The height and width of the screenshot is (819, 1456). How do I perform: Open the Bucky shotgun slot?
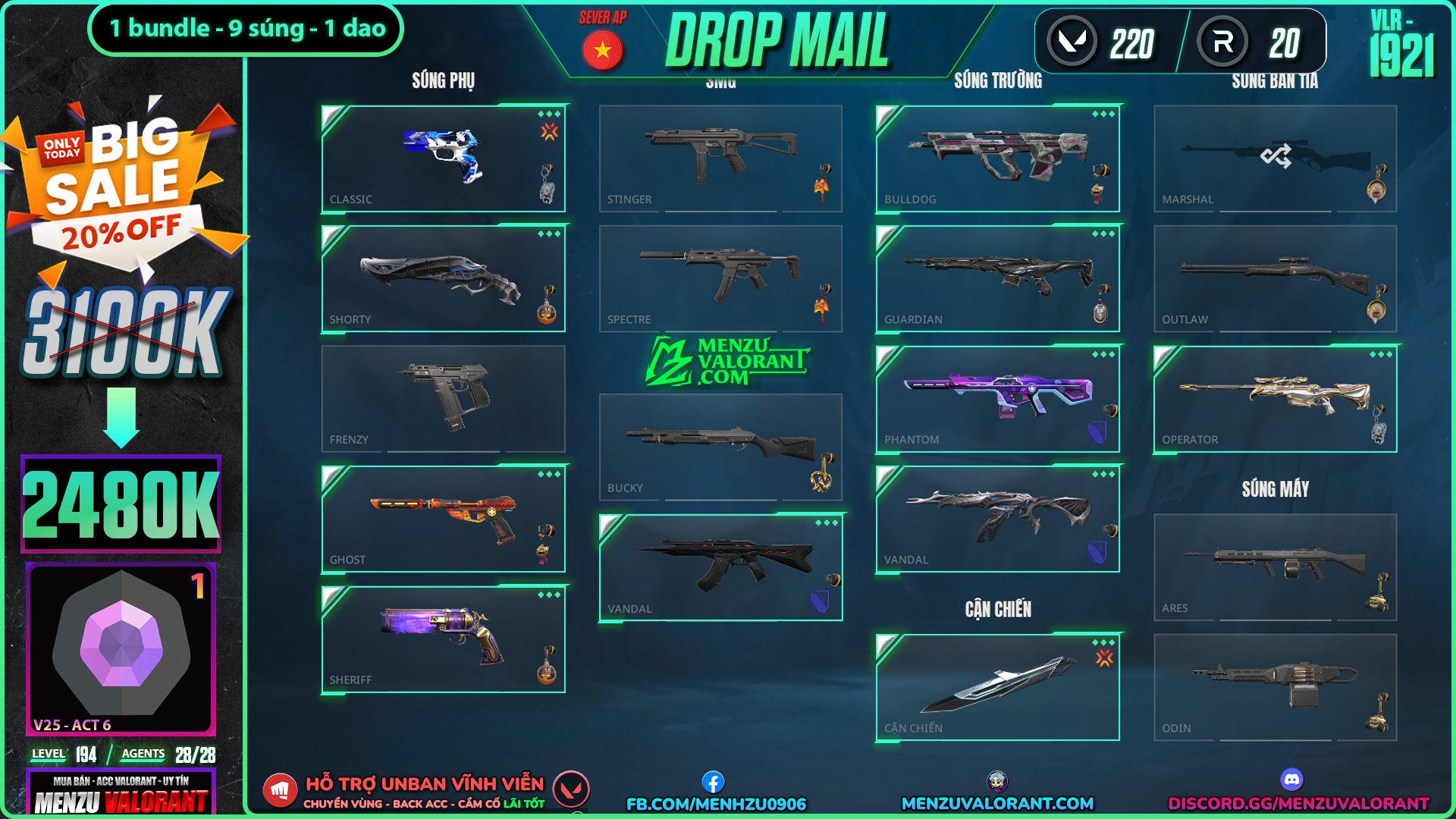[720, 447]
